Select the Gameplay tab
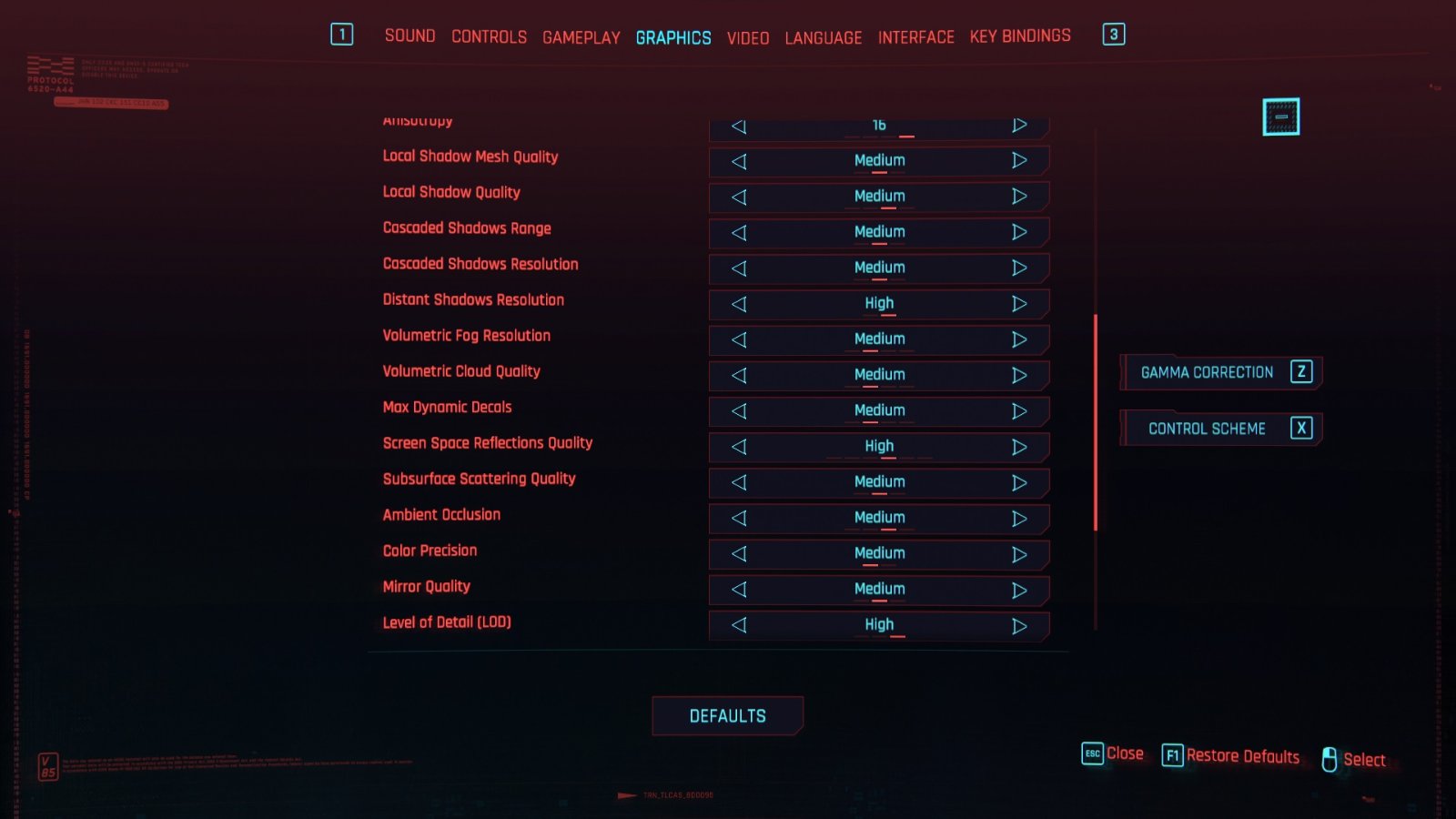This screenshot has height=819, width=1456. (581, 38)
